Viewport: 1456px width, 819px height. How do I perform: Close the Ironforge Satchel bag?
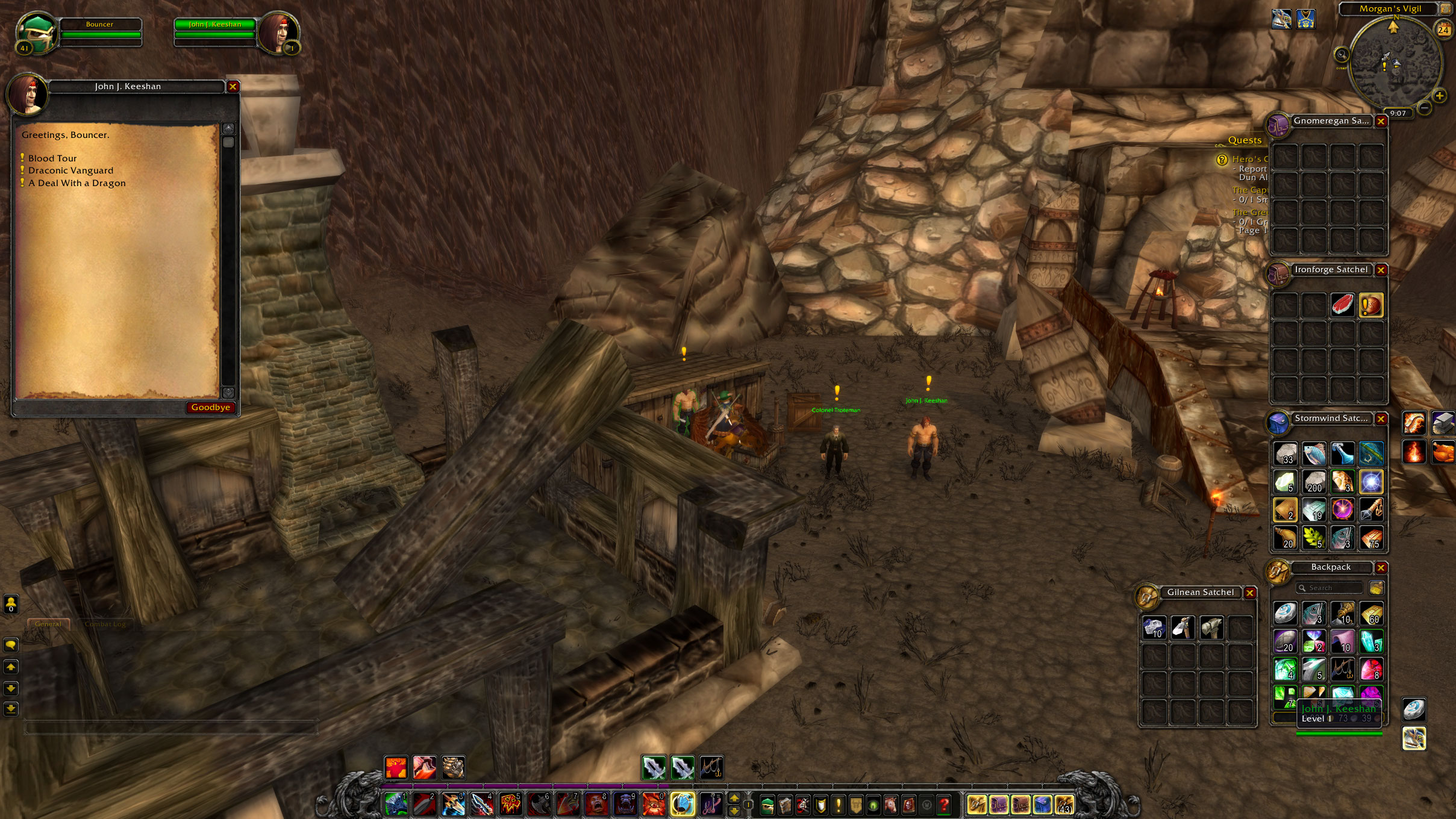pos(1381,270)
